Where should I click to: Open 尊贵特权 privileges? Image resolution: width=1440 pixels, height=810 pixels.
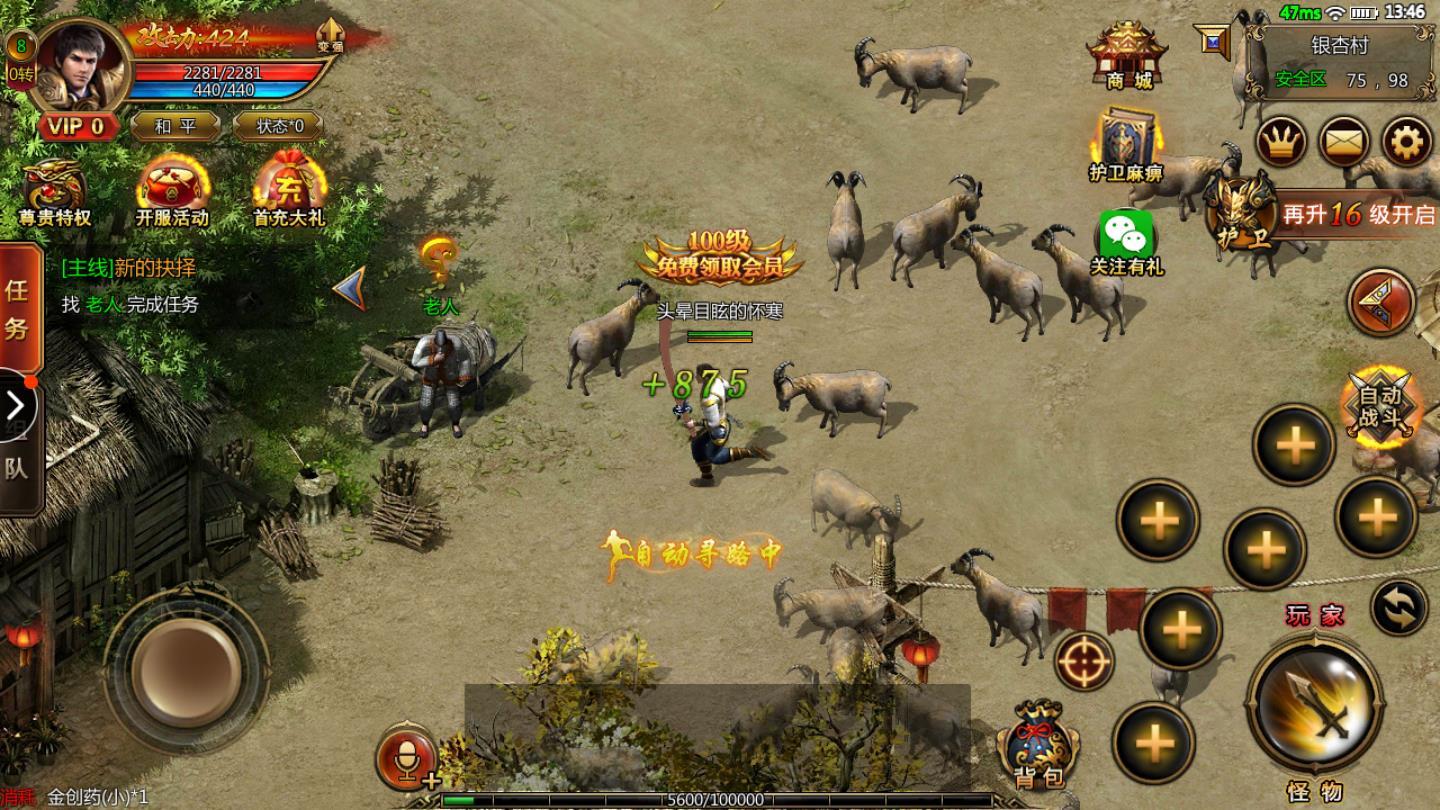point(55,191)
